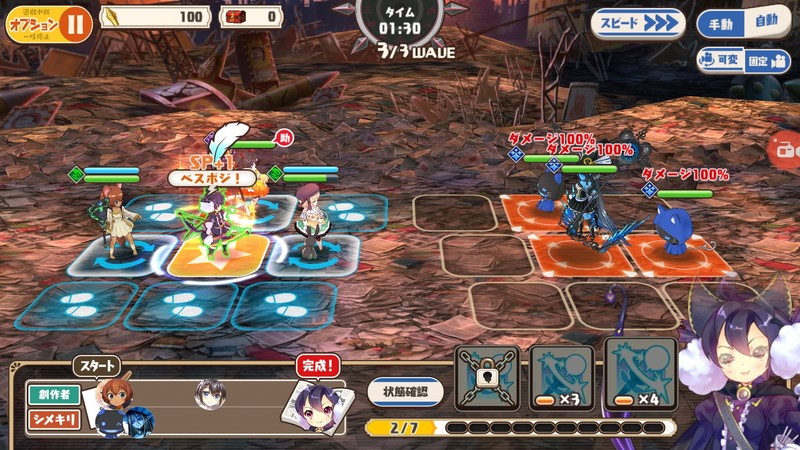
Task: Change battle speed with the スピード button
Action: [637, 23]
